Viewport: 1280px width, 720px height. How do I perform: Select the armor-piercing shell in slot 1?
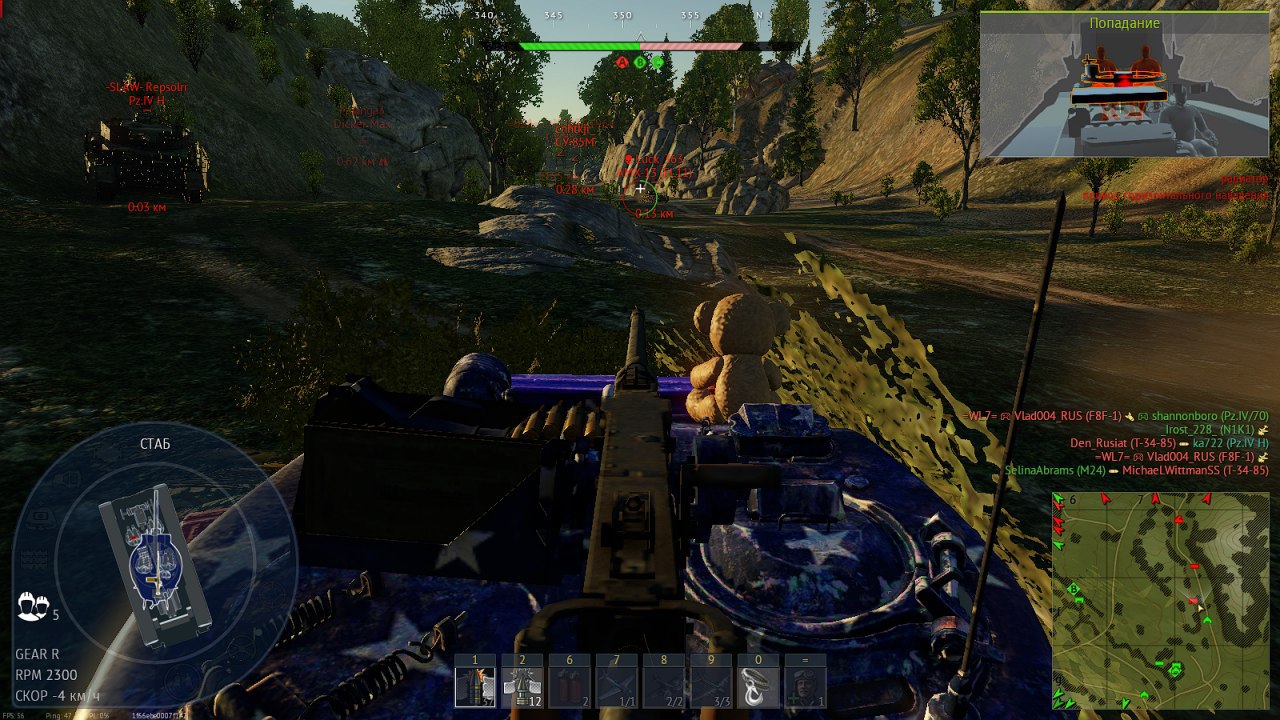[x=475, y=687]
